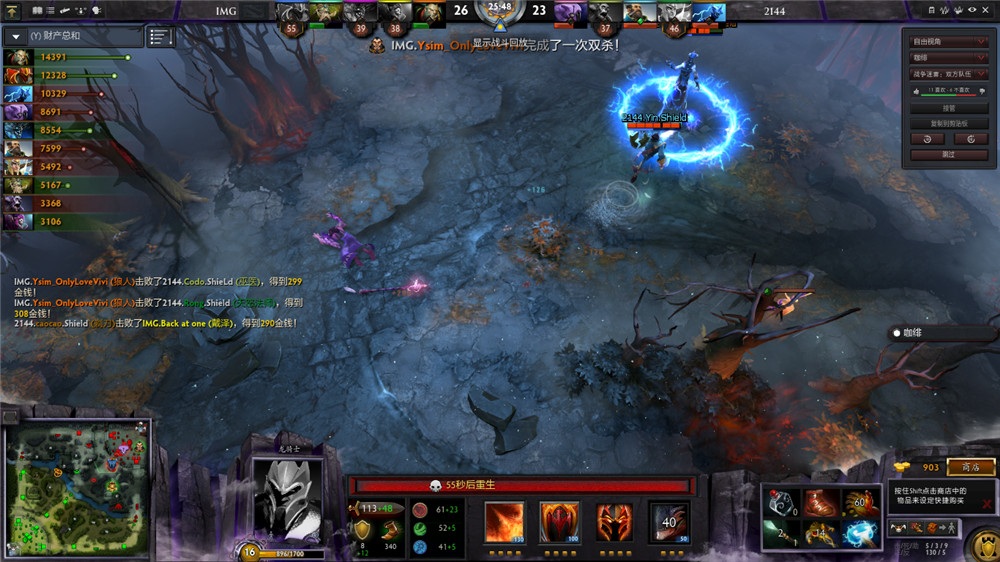Expand the 战争迷雾 fog of war dropdown
This screenshot has width=1000, height=562.
(948, 74)
